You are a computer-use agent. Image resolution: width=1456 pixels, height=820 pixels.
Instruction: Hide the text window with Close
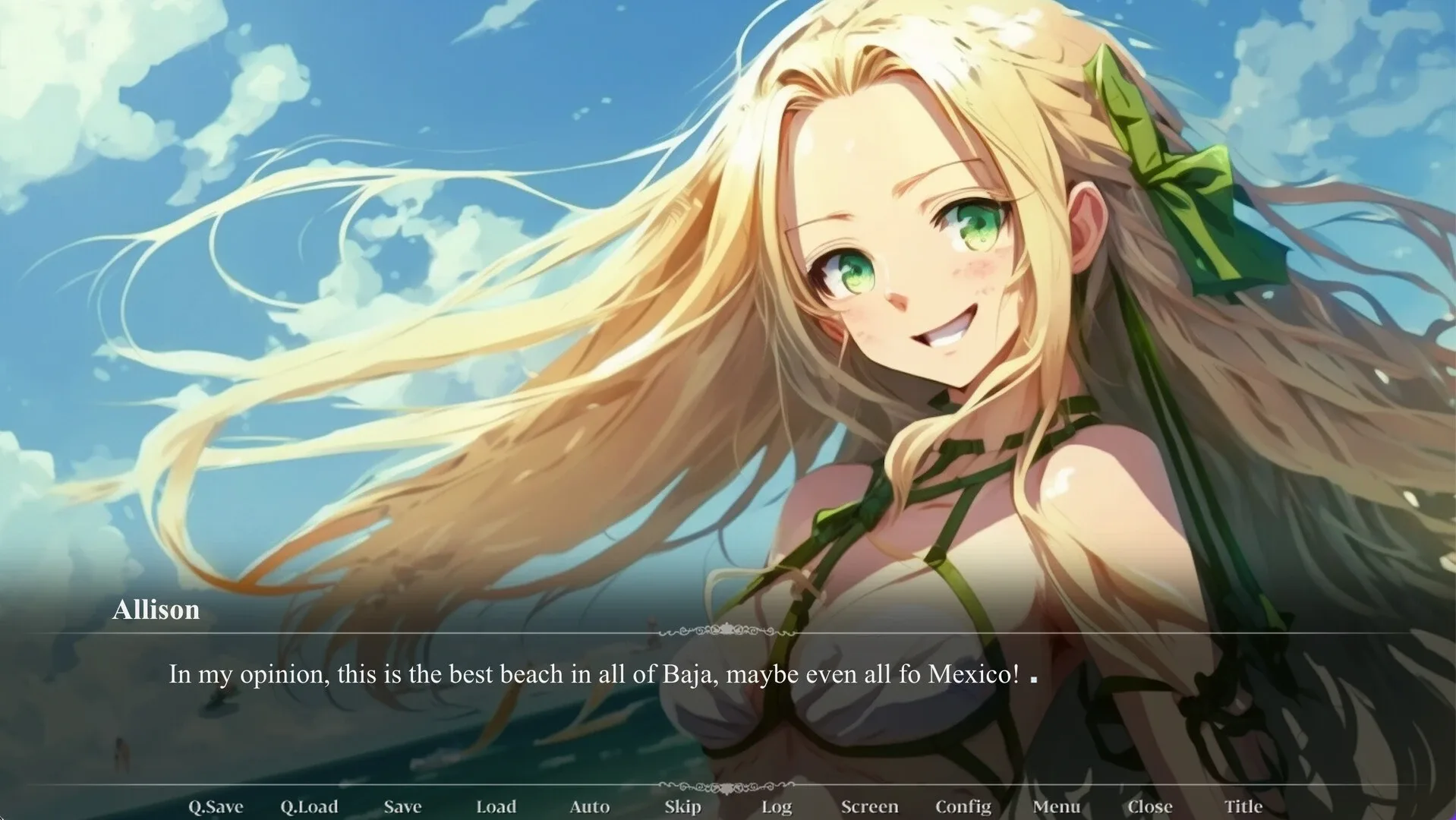coord(1150,806)
